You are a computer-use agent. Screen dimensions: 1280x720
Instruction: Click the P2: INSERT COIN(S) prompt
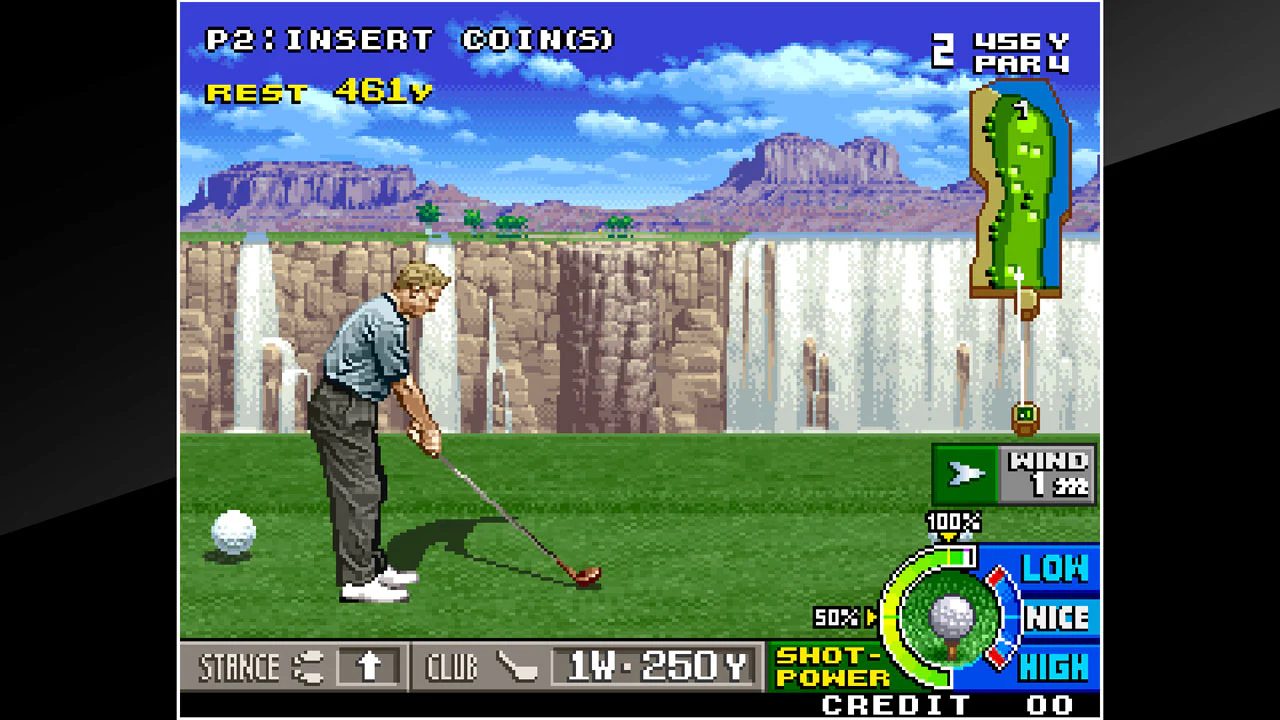pyautogui.click(x=411, y=40)
